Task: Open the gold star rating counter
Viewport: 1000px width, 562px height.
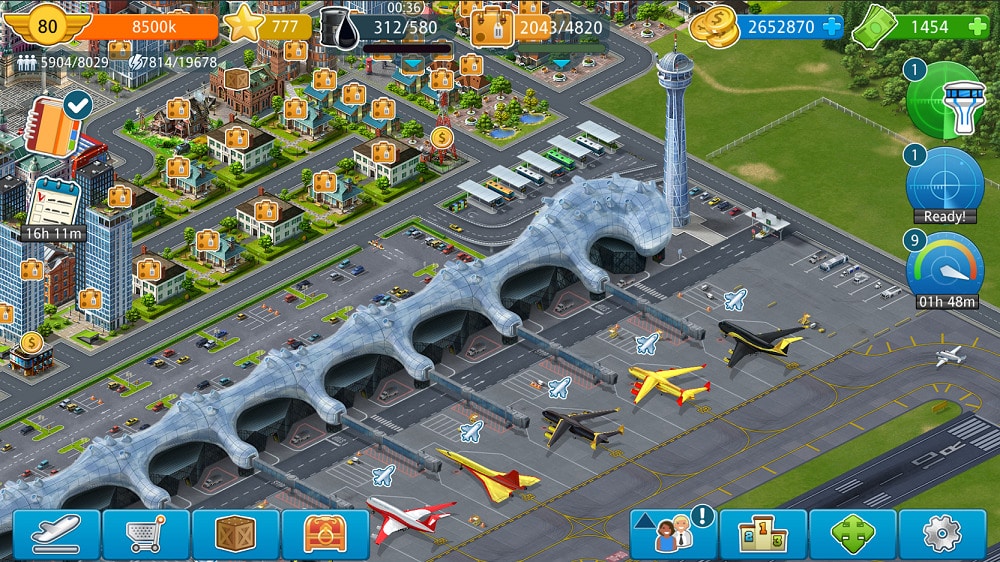Action: coord(244,25)
